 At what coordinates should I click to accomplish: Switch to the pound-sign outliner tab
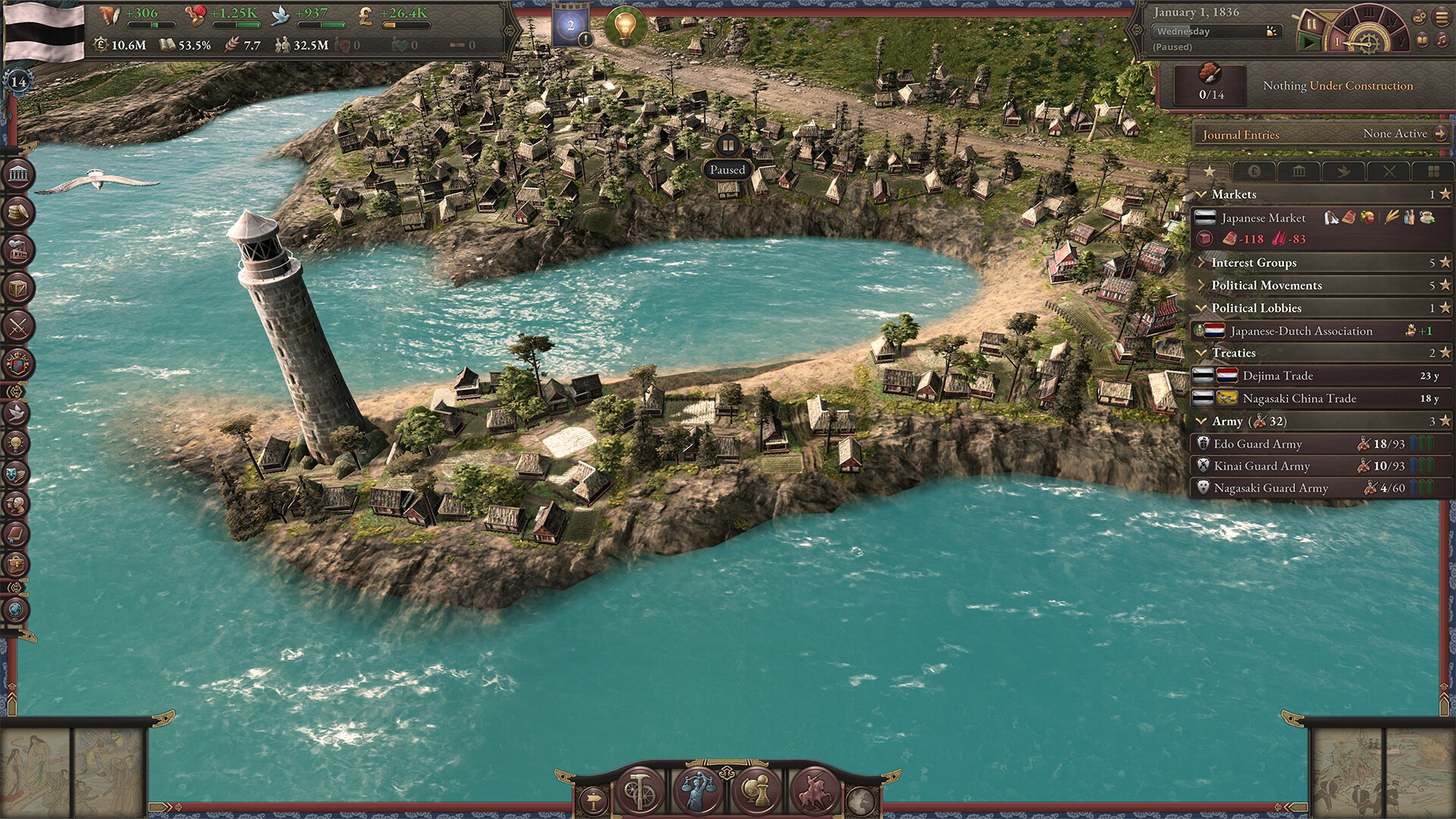pos(1254,171)
